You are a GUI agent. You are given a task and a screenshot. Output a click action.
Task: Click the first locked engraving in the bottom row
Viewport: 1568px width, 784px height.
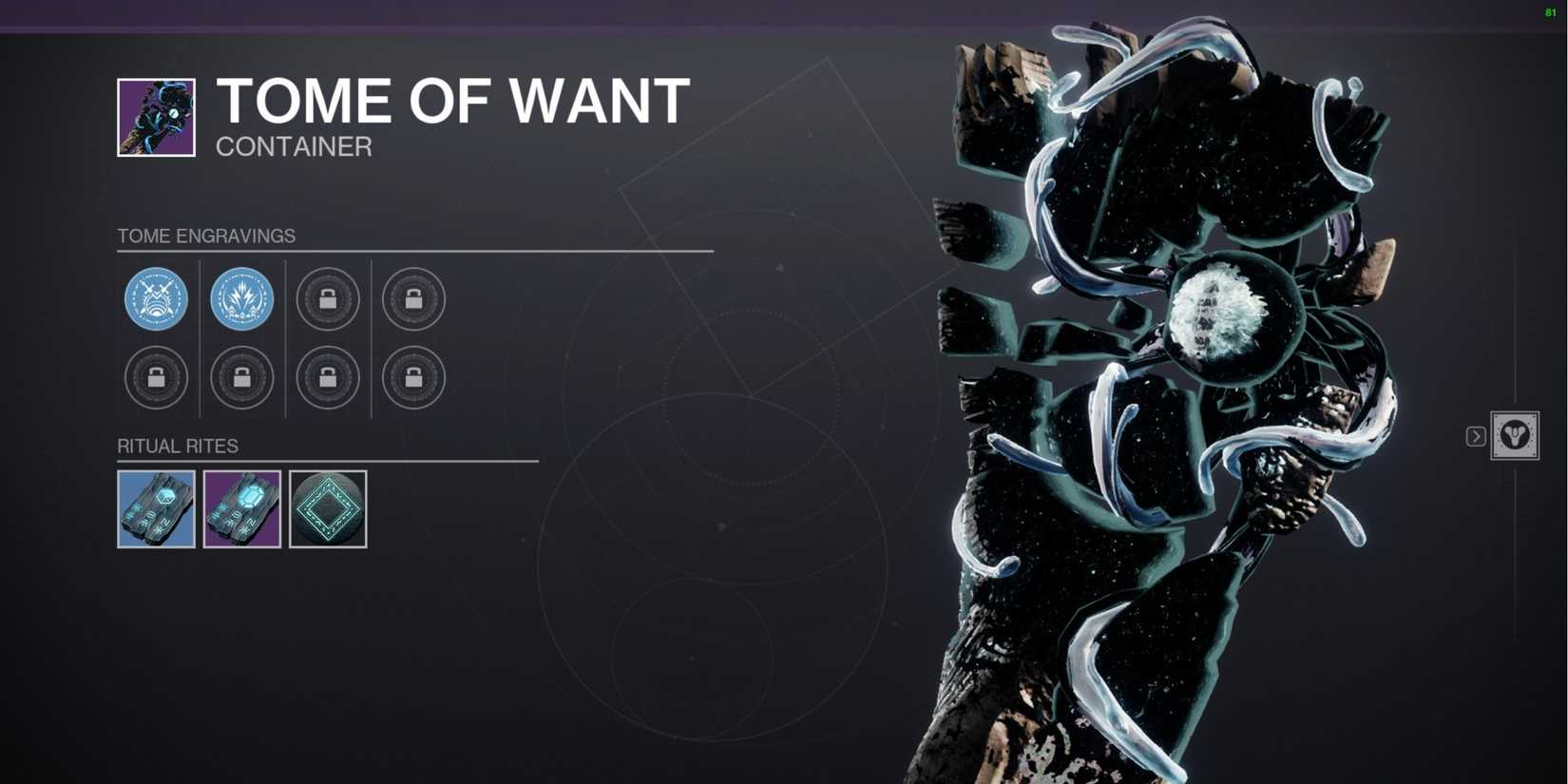tap(155, 377)
